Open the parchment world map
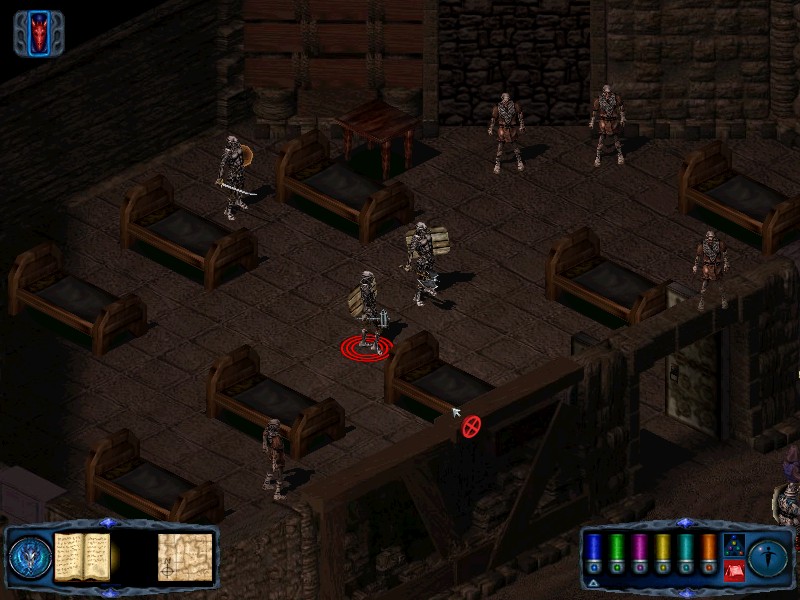This screenshot has width=800, height=600. 185,556
